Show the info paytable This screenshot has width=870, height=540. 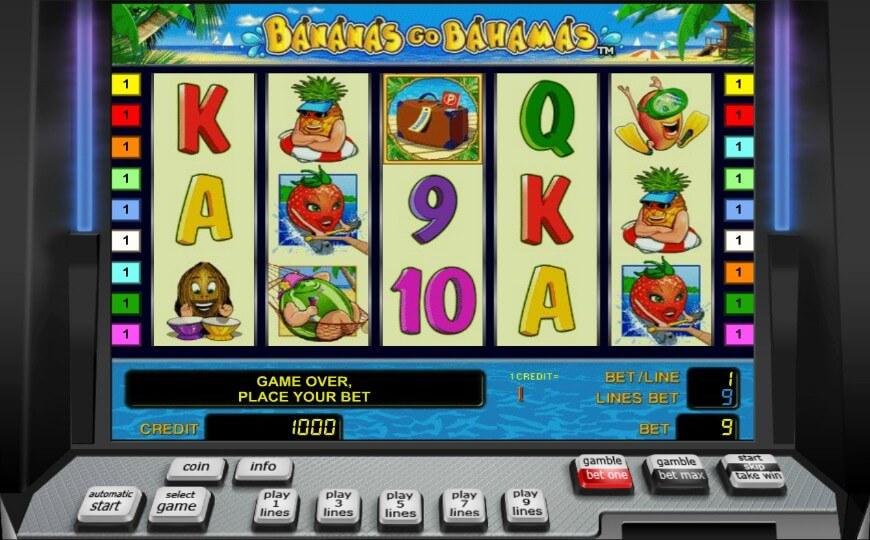click(263, 466)
